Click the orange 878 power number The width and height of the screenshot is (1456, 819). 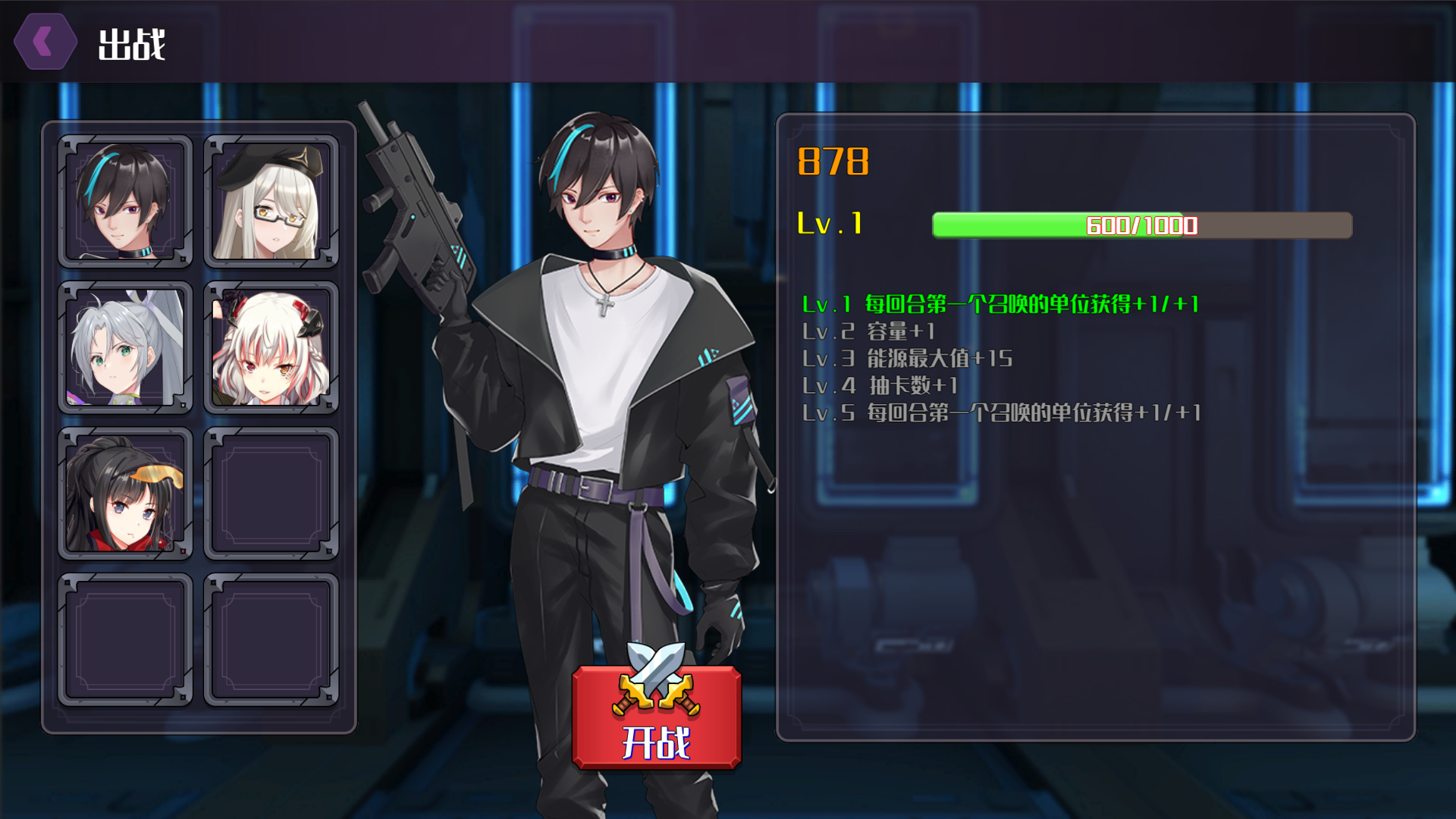point(833,160)
